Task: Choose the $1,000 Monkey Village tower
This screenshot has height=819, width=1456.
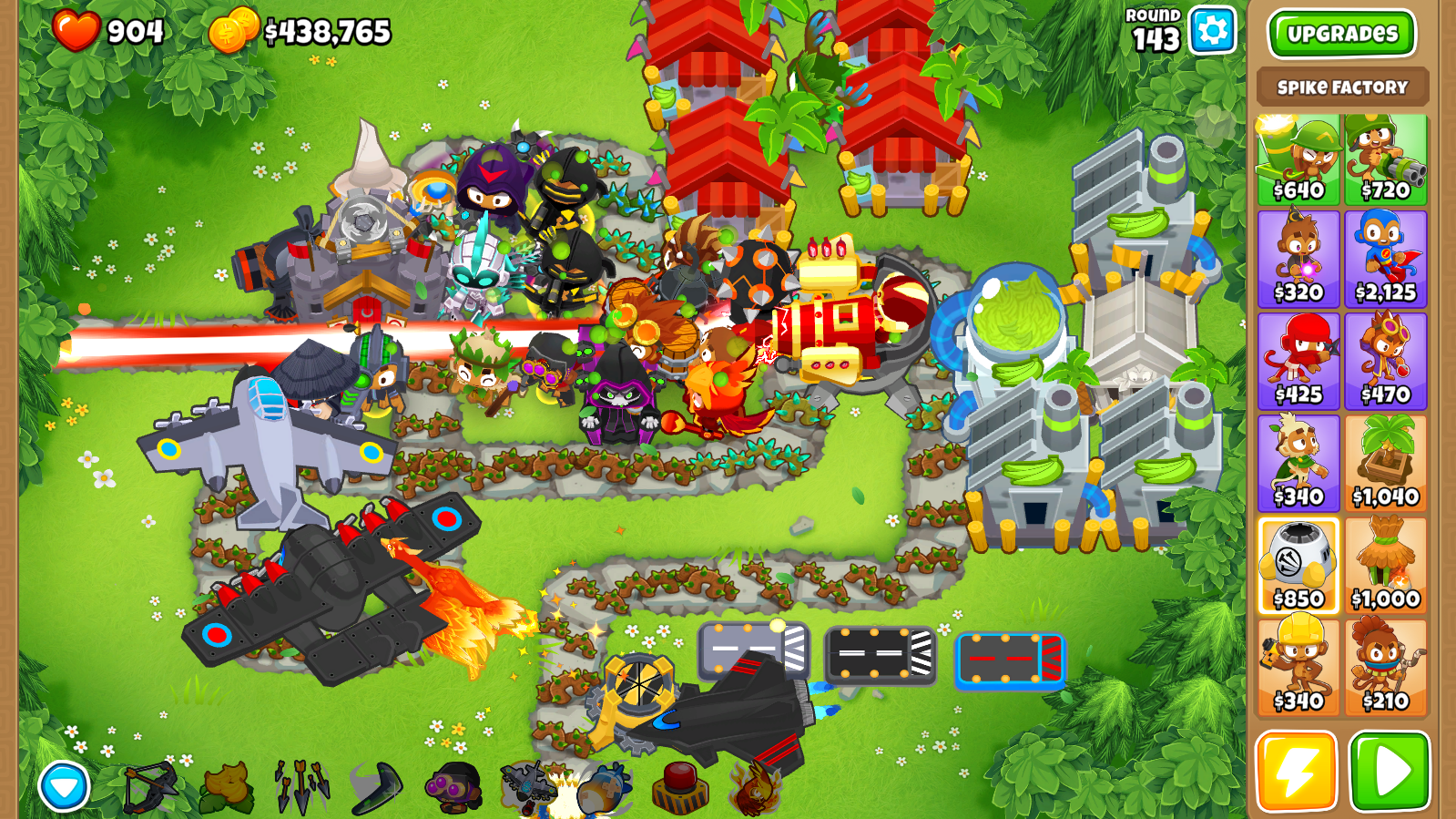Action: (x=1385, y=566)
